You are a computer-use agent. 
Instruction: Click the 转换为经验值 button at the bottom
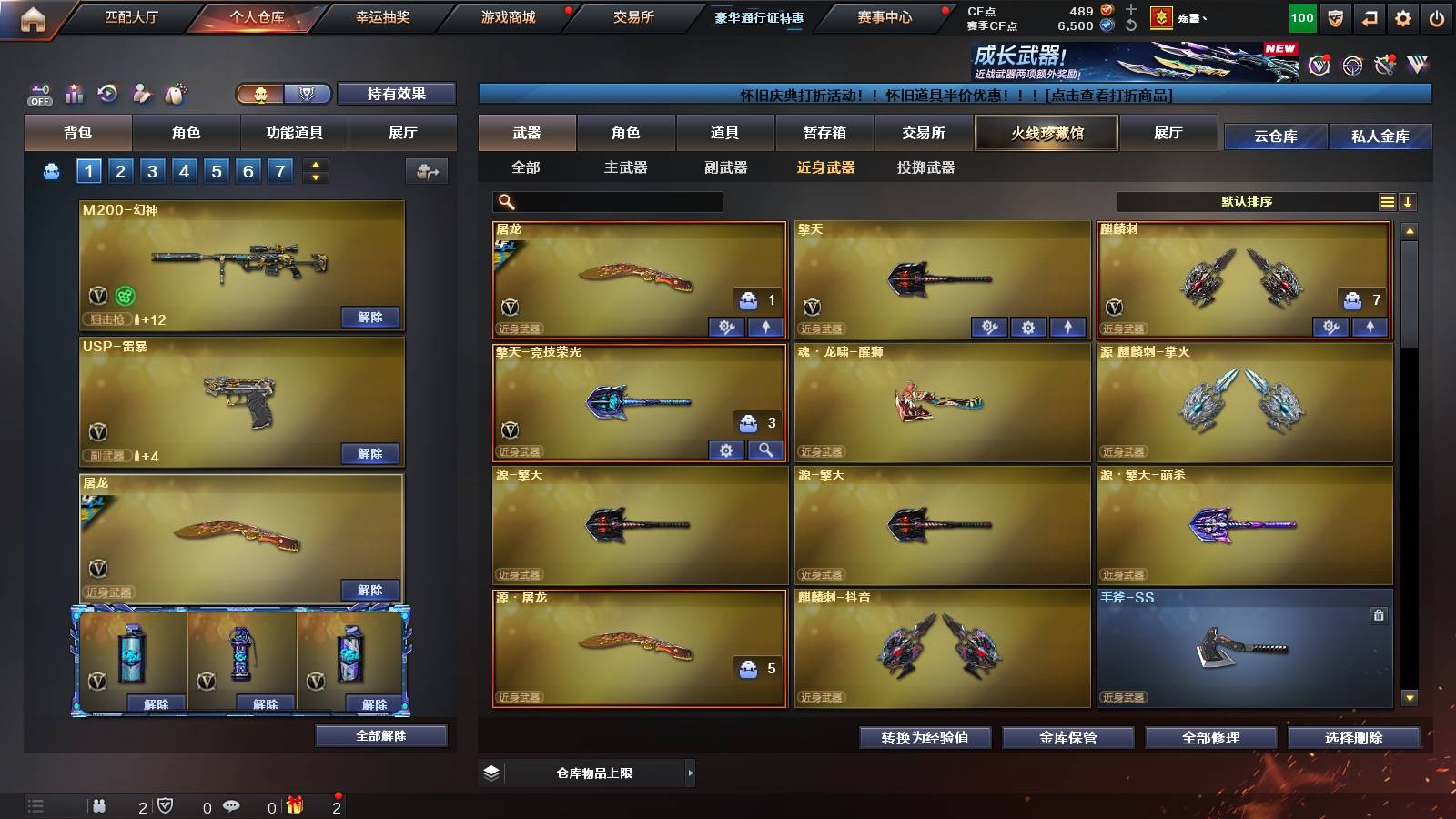pos(926,738)
